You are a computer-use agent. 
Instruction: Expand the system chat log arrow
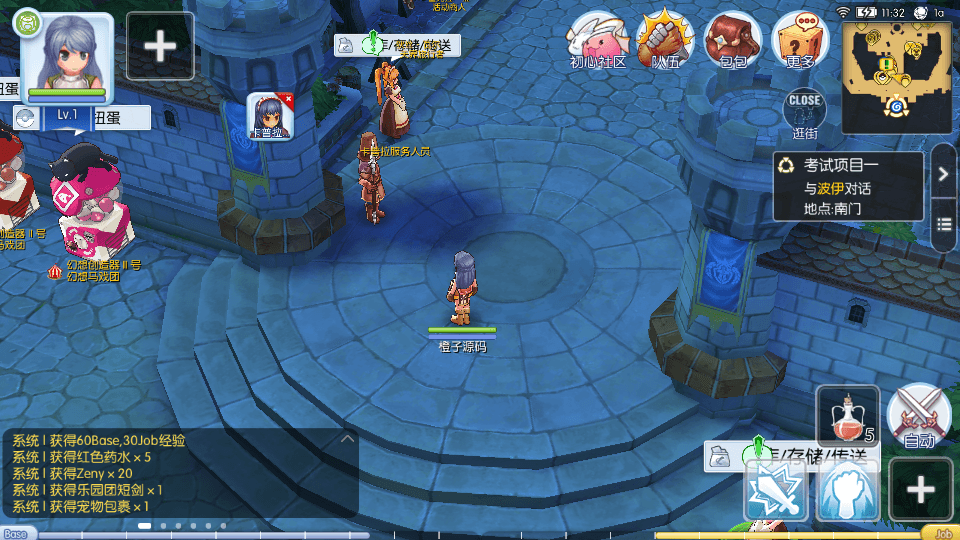point(347,438)
